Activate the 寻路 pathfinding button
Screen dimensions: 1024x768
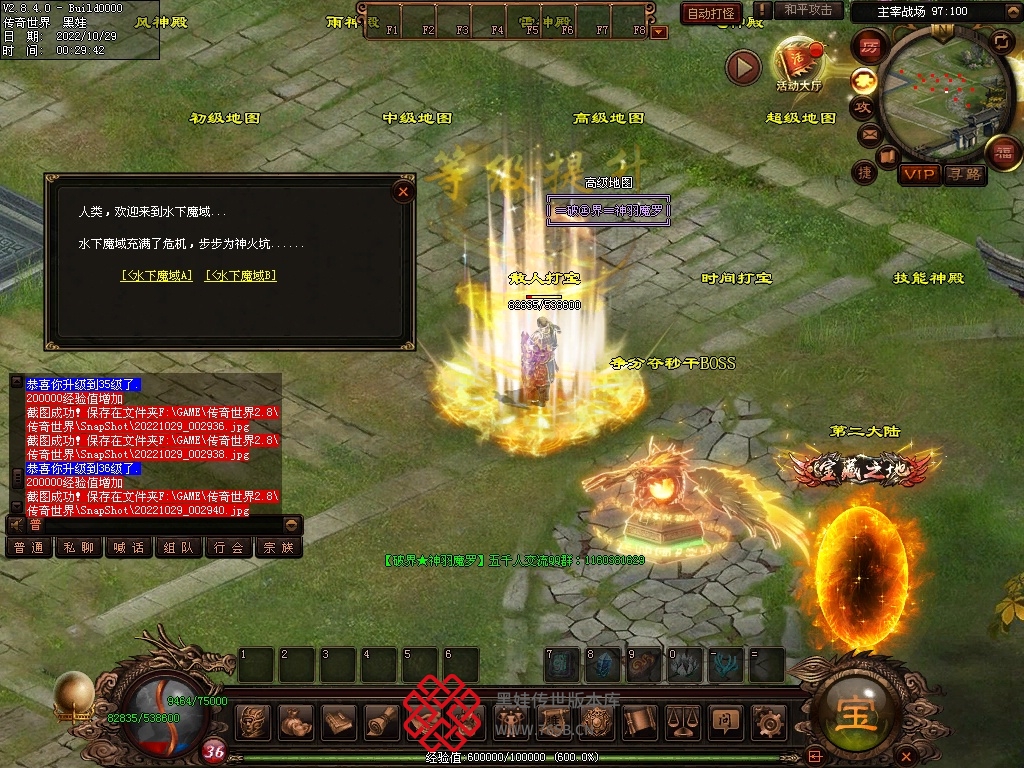coord(965,174)
